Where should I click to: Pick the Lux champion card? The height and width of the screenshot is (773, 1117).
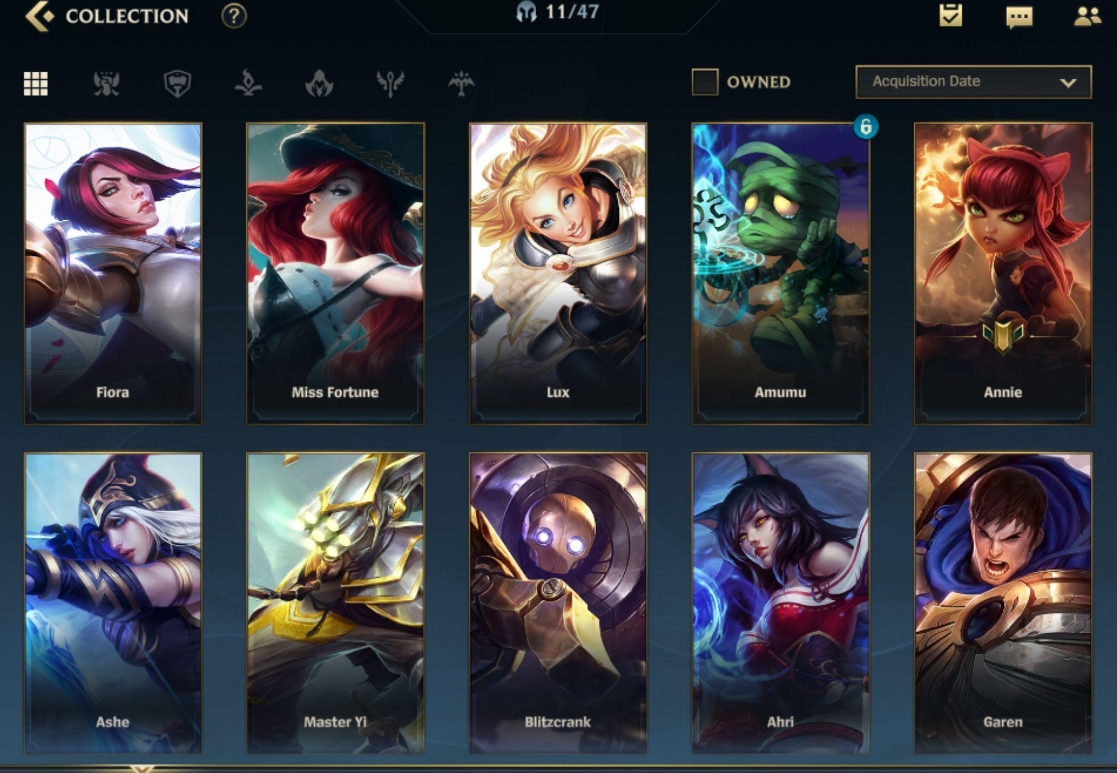558,273
